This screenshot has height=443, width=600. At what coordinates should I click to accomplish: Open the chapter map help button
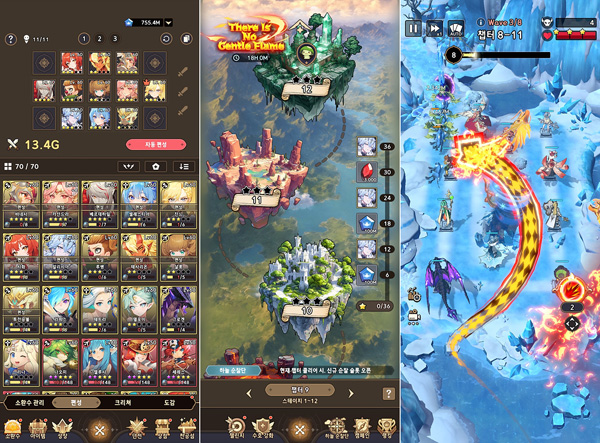pos(388,394)
